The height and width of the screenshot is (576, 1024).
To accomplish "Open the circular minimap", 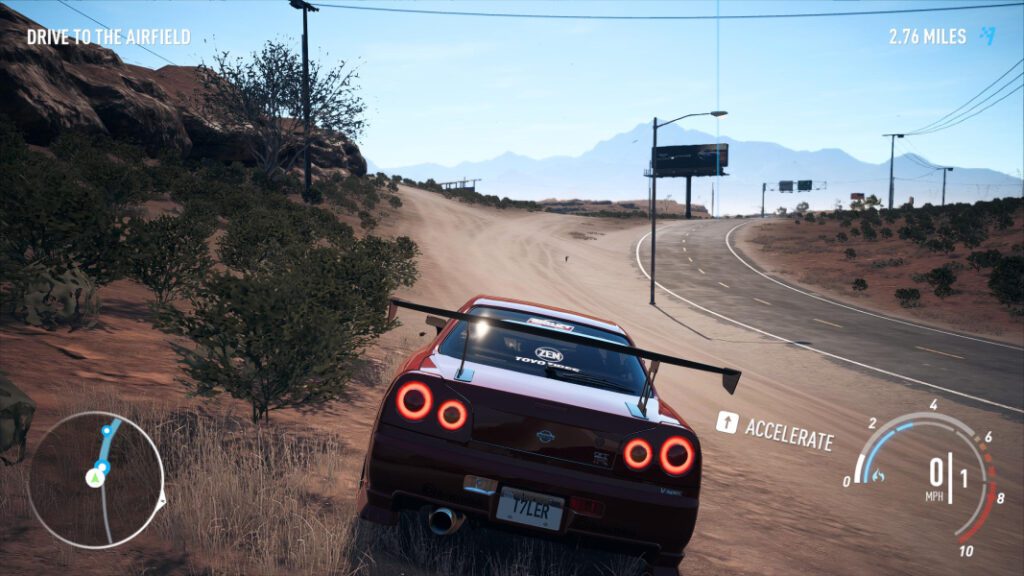I will [95, 480].
